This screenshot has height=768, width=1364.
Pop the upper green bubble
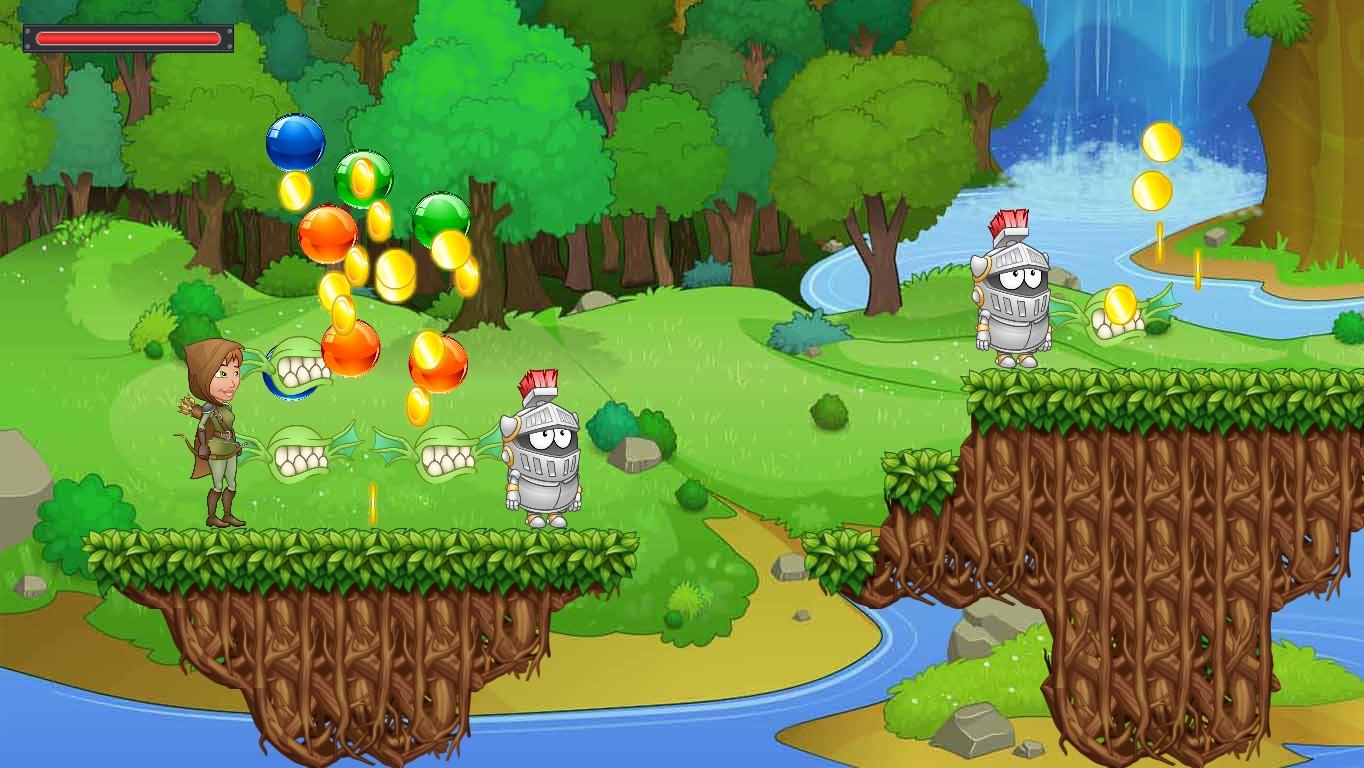(x=362, y=178)
